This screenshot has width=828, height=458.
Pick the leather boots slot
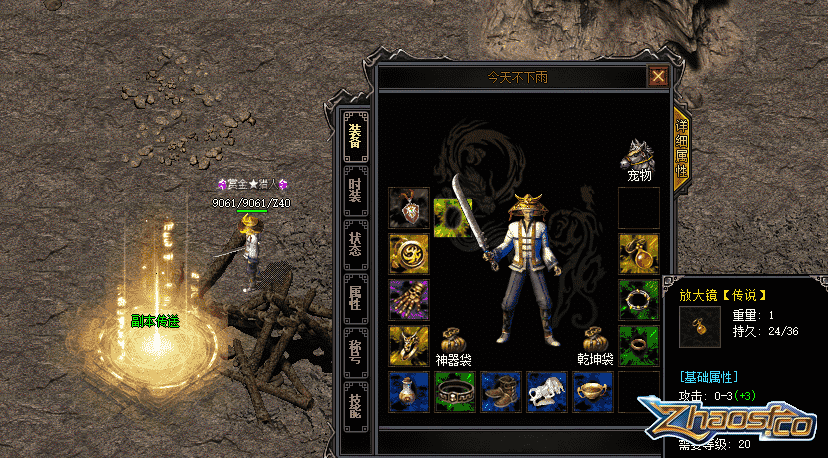(x=501, y=391)
